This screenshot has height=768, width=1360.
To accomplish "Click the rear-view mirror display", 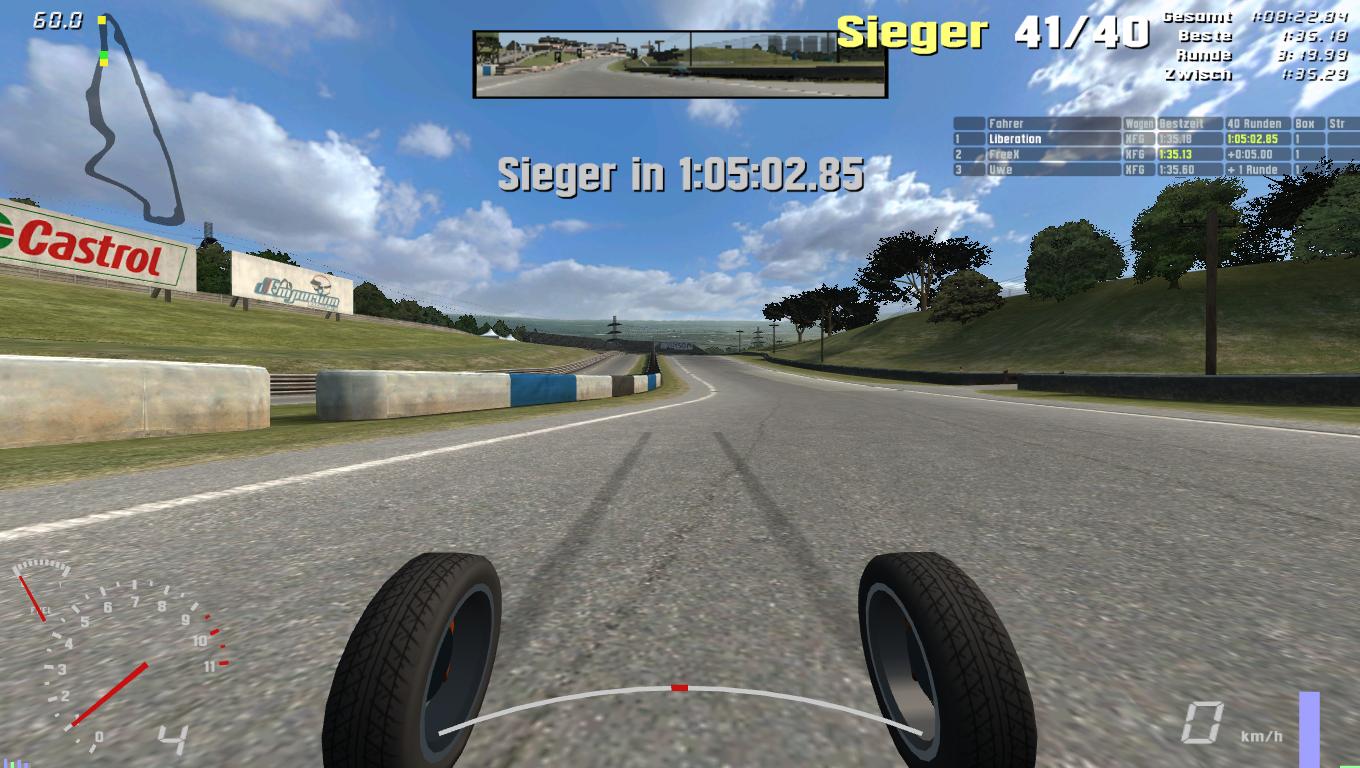I will 680,64.
